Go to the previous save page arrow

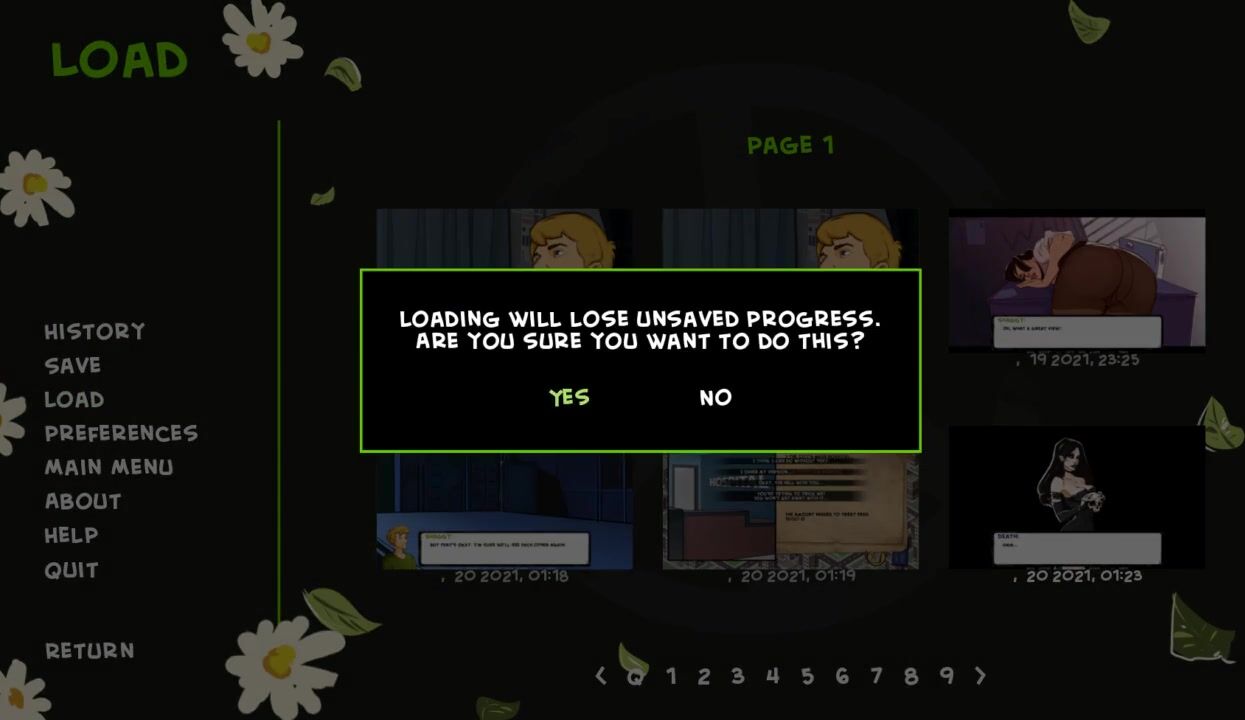[x=601, y=676]
